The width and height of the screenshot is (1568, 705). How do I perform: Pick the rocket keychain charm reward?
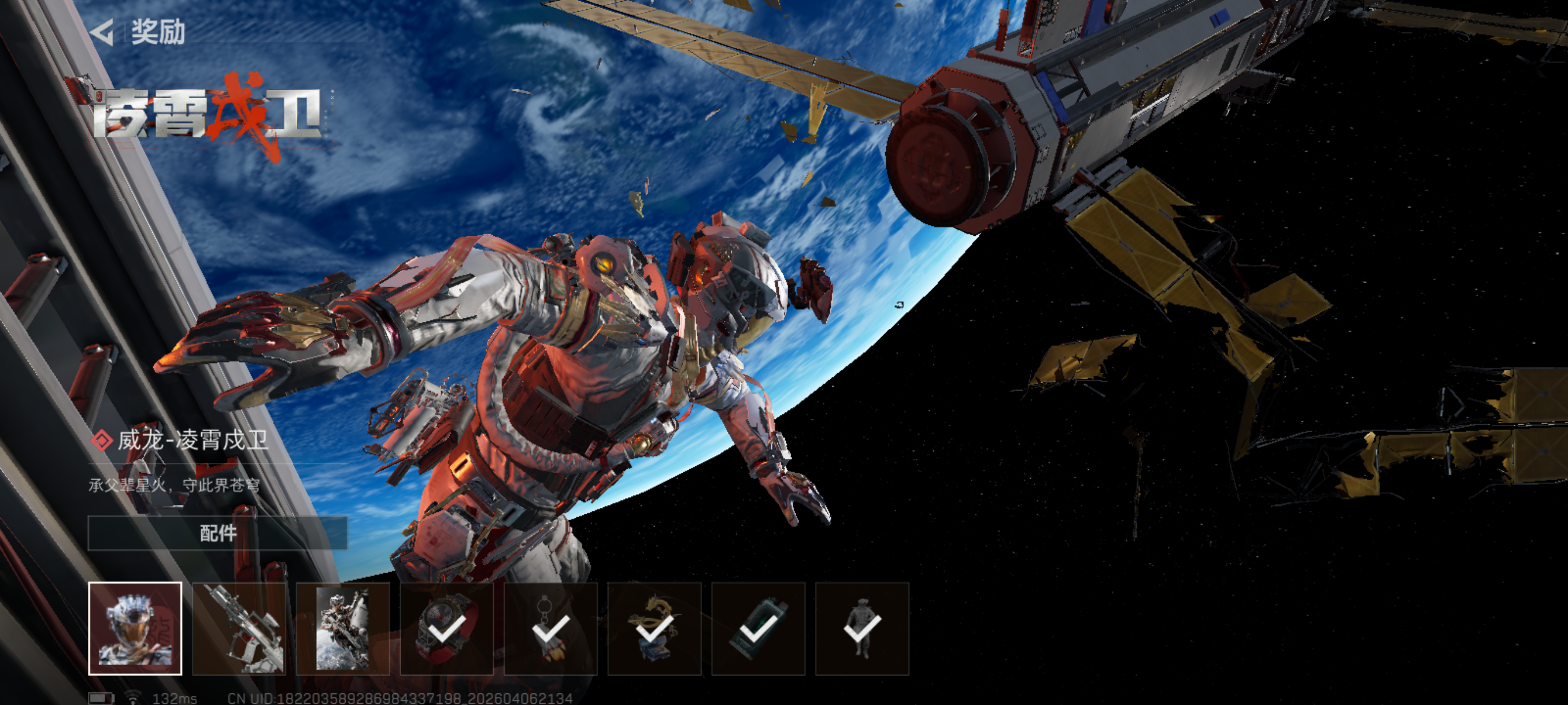tap(551, 628)
